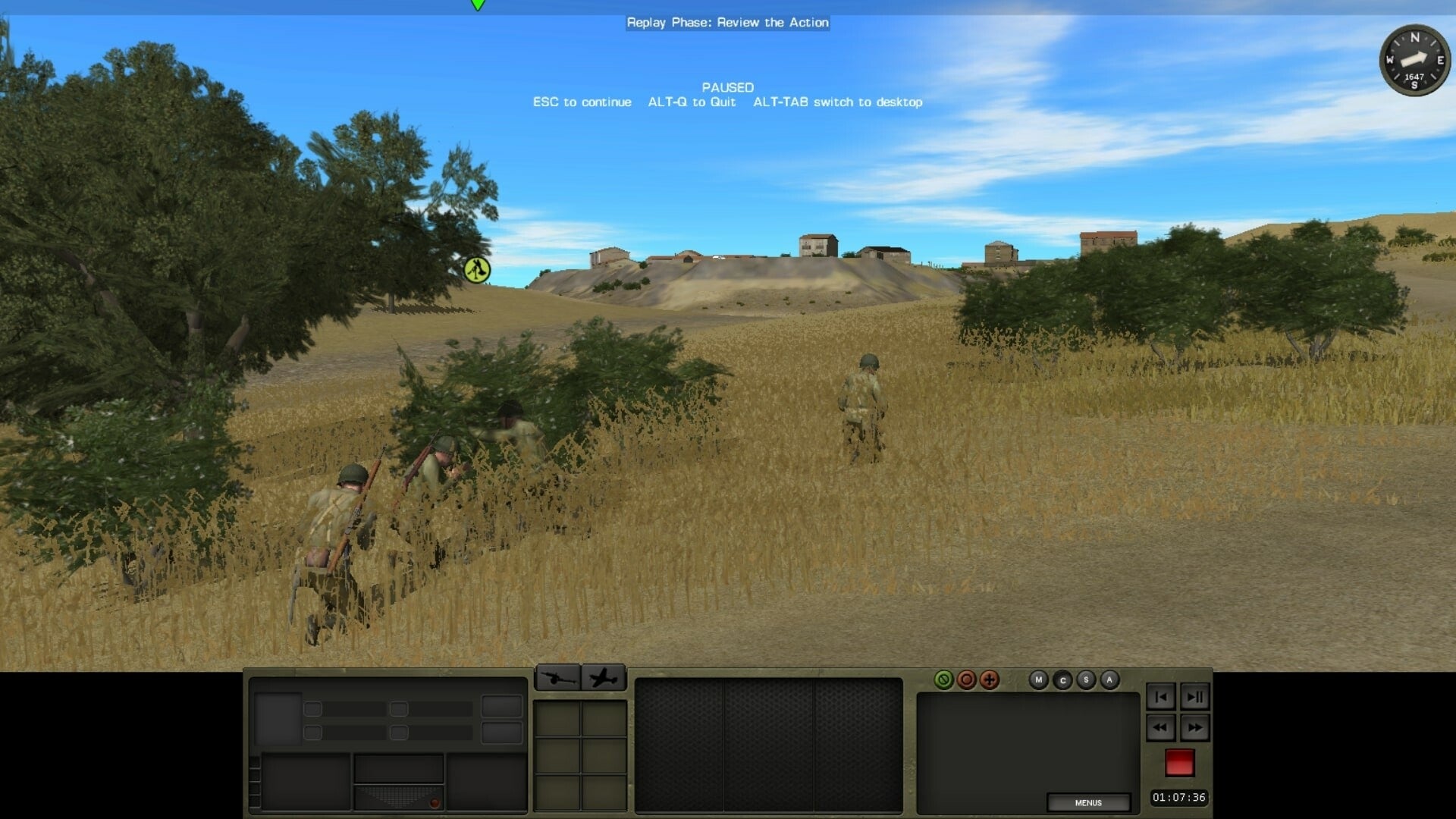Click the crosshair target command icon
Screen dimensions: 1456x819
tap(988, 679)
